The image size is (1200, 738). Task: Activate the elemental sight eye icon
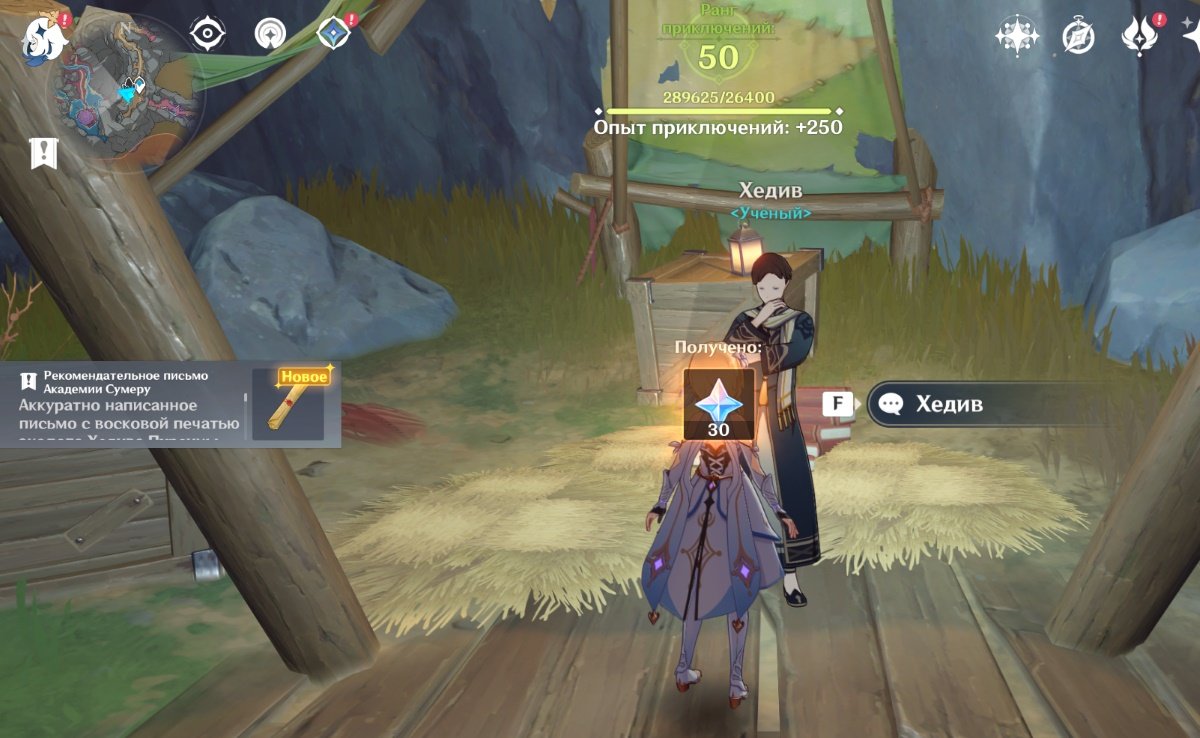click(x=207, y=34)
